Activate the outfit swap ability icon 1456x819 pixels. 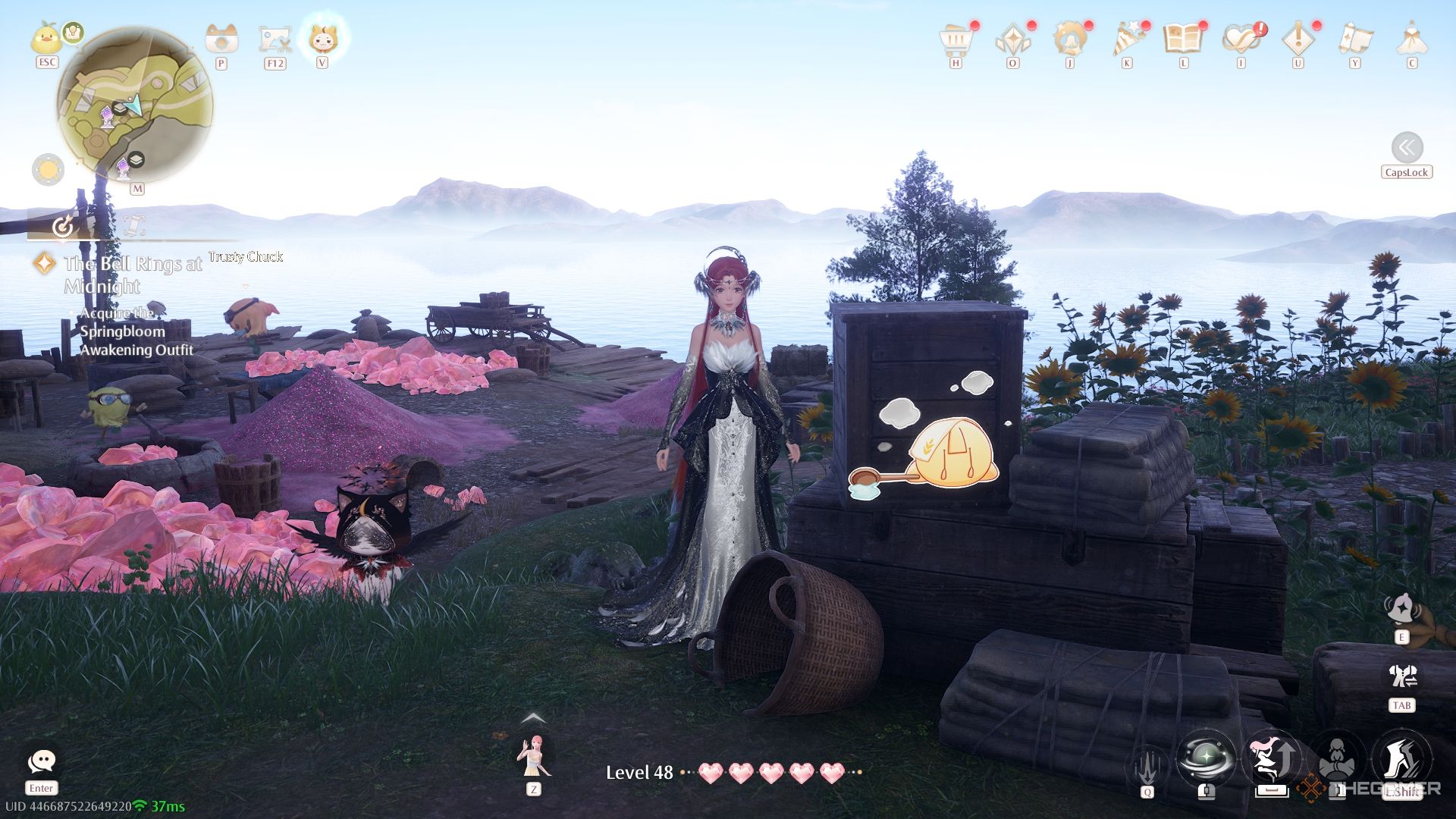coord(1402,675)
